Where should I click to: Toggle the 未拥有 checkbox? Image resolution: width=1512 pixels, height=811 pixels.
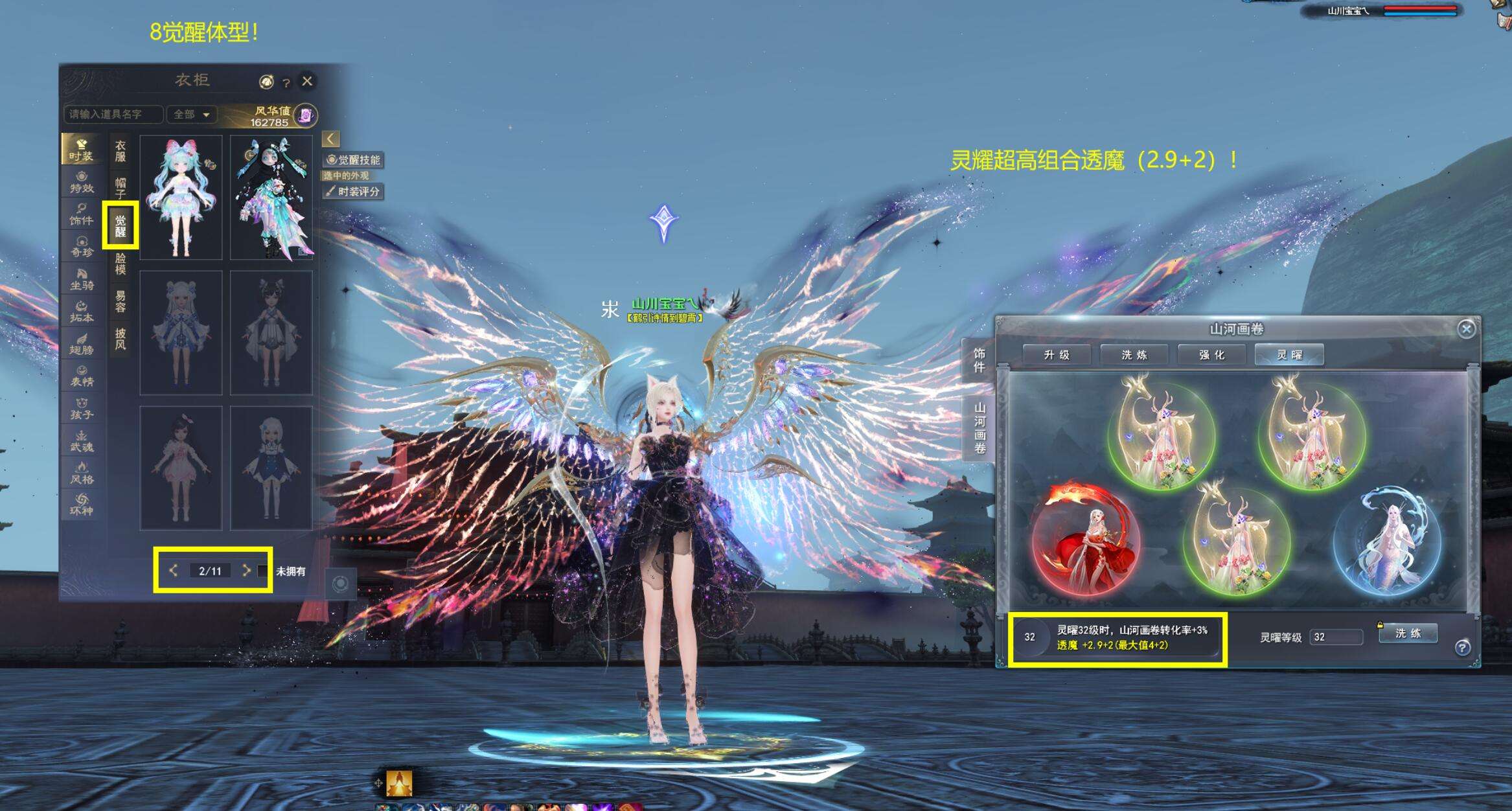[x=262, y=571]
